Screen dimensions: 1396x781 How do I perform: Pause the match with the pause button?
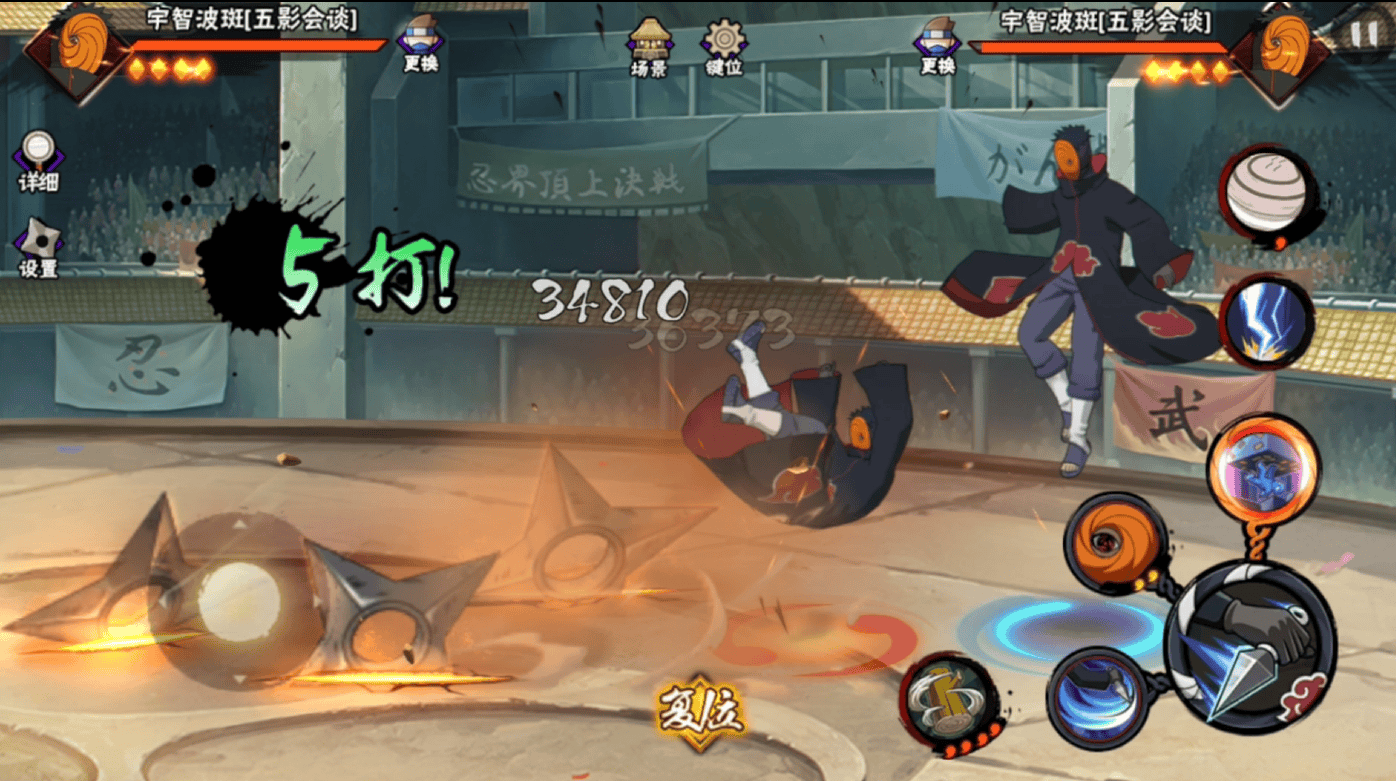pos(1363,34)
